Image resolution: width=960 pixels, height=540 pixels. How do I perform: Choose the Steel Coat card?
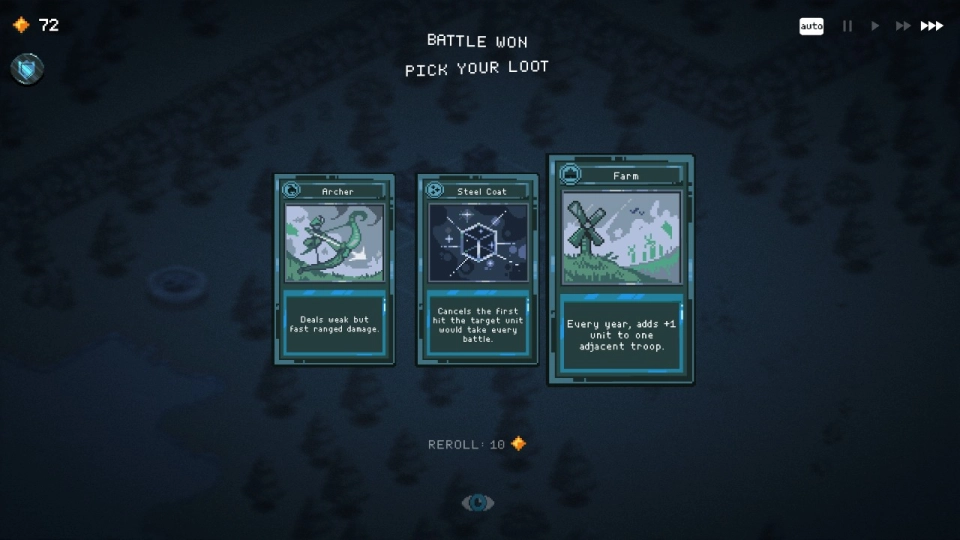click(477, 270)
